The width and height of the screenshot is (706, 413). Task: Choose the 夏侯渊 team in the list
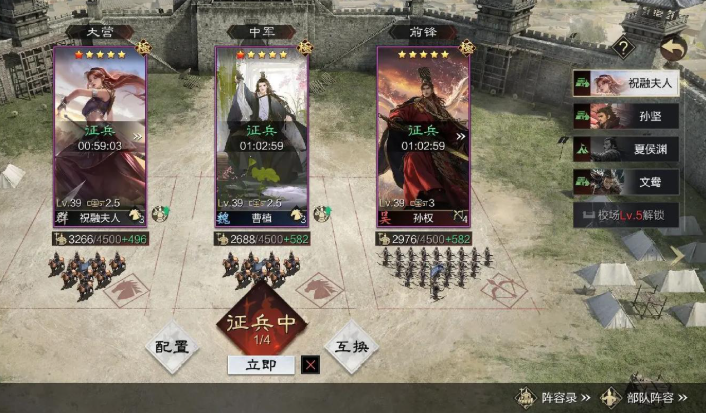[x=627, y=149]
